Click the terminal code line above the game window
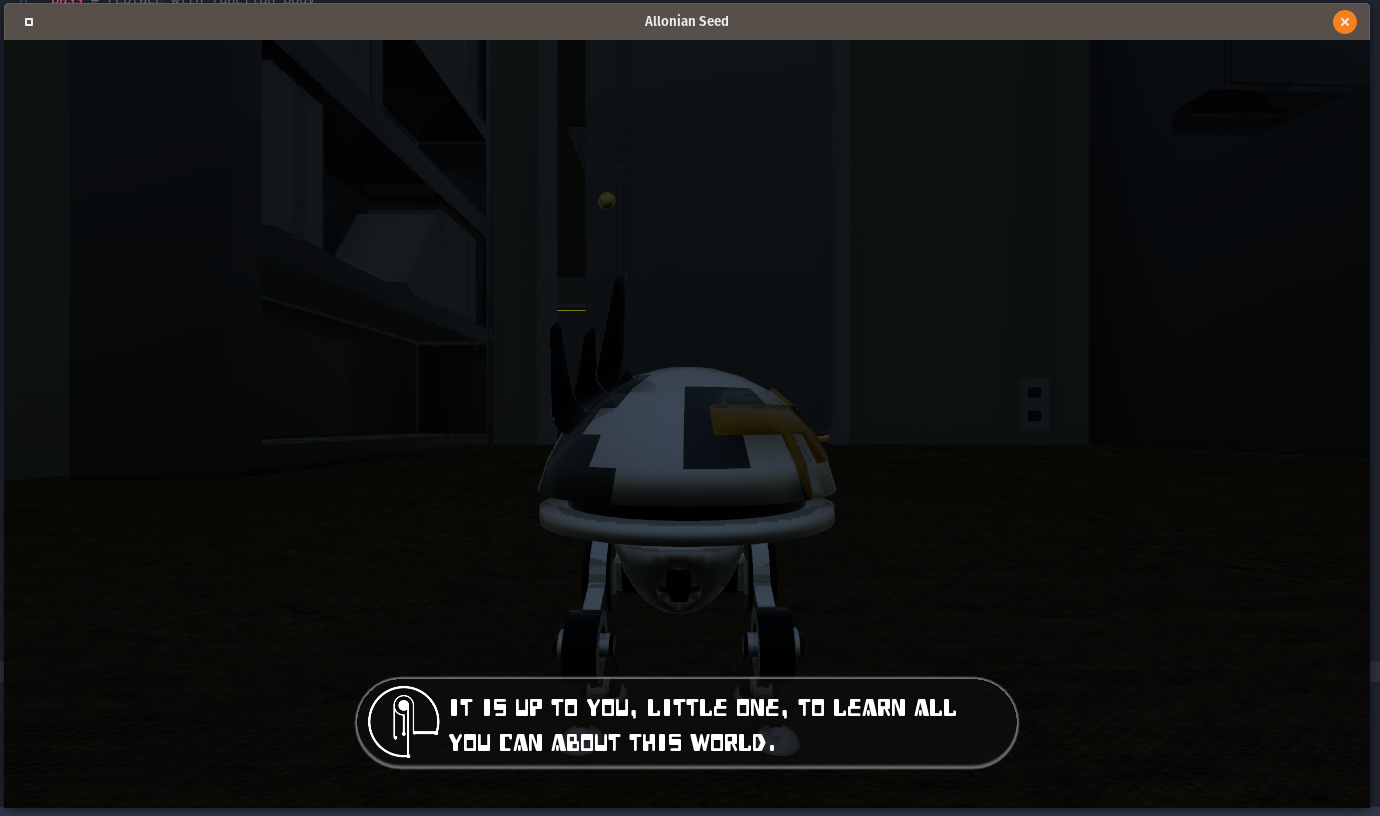 [x=180, y=3]
